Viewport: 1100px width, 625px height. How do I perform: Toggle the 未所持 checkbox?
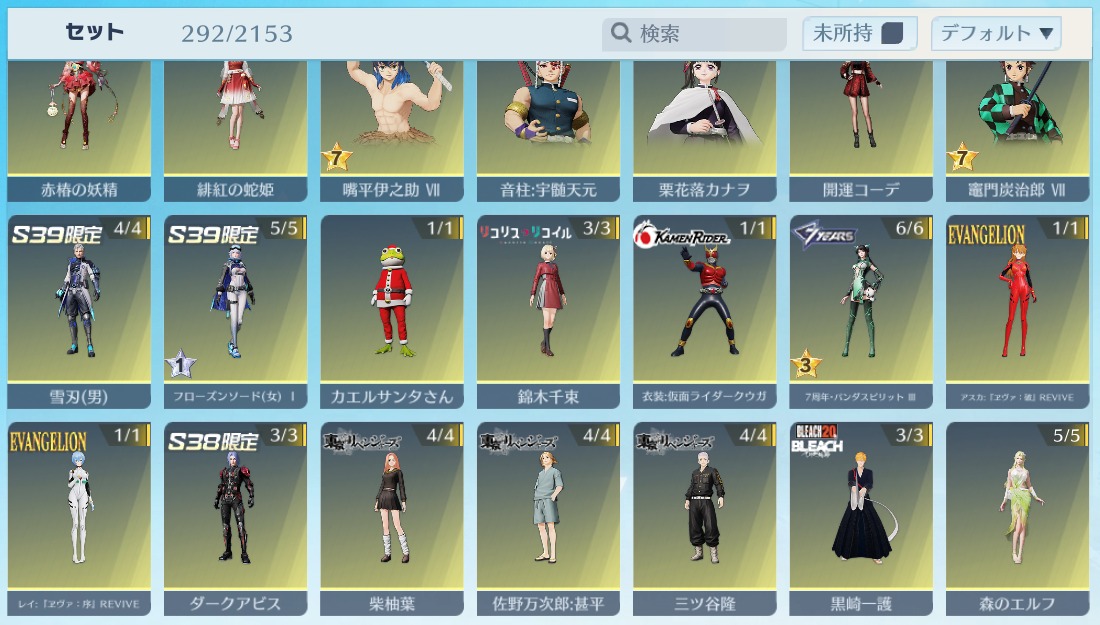[x=892, y=34]
